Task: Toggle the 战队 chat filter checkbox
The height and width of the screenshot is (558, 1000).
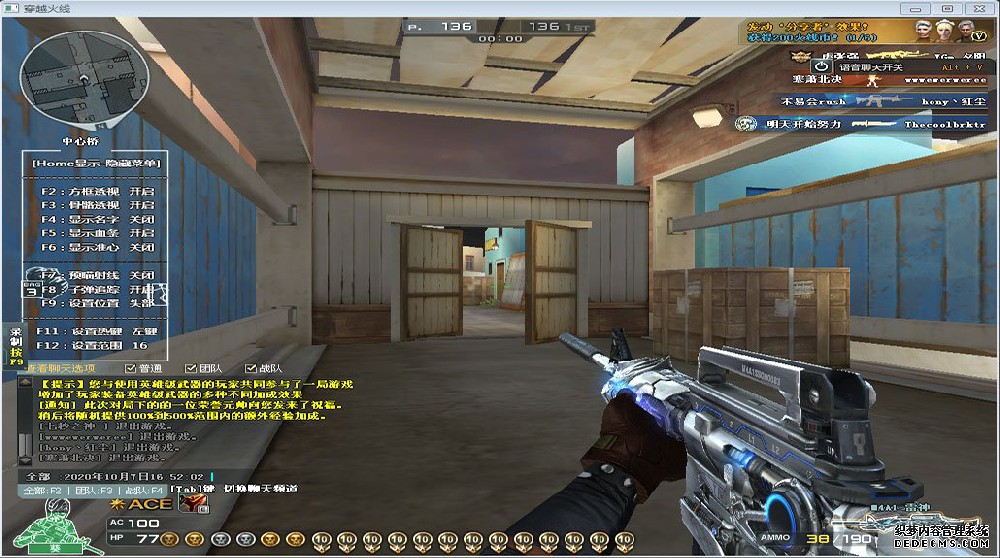Action: pos(249,369)
